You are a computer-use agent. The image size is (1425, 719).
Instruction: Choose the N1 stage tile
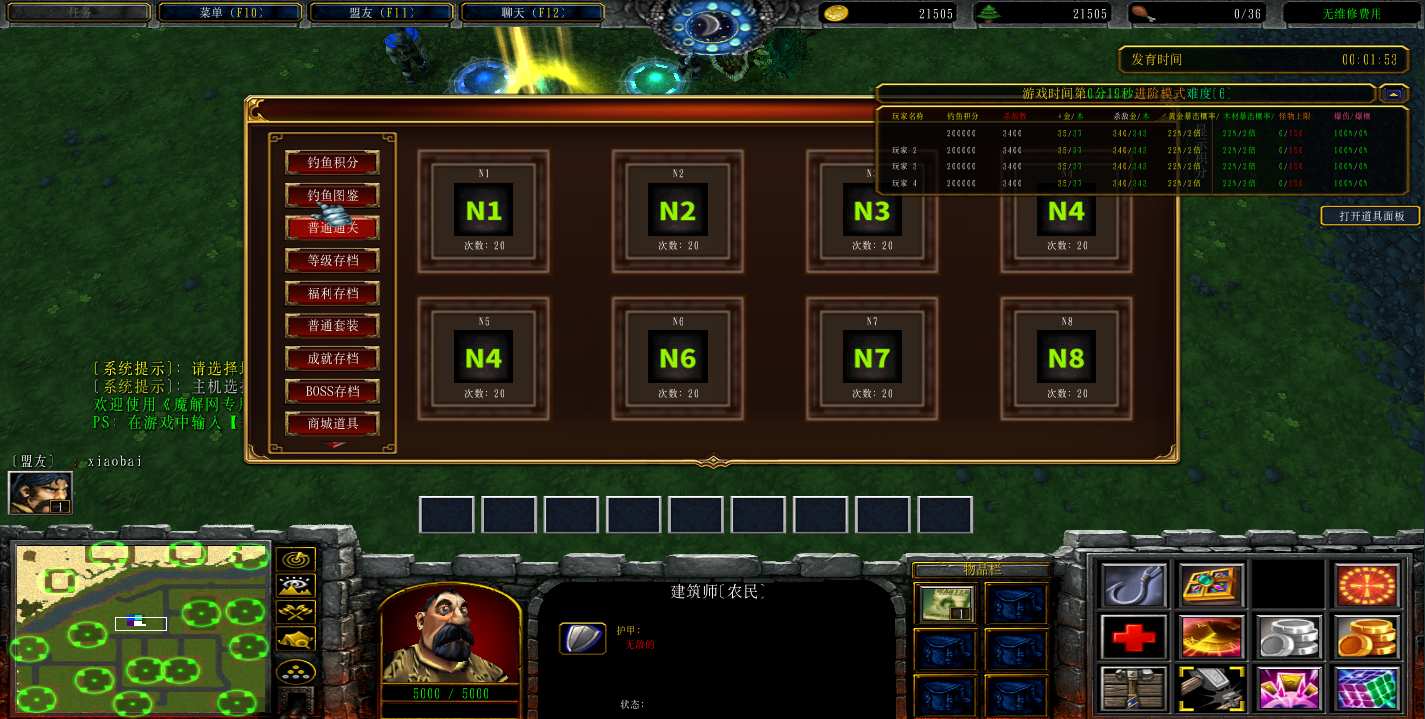tap(483, 211)
